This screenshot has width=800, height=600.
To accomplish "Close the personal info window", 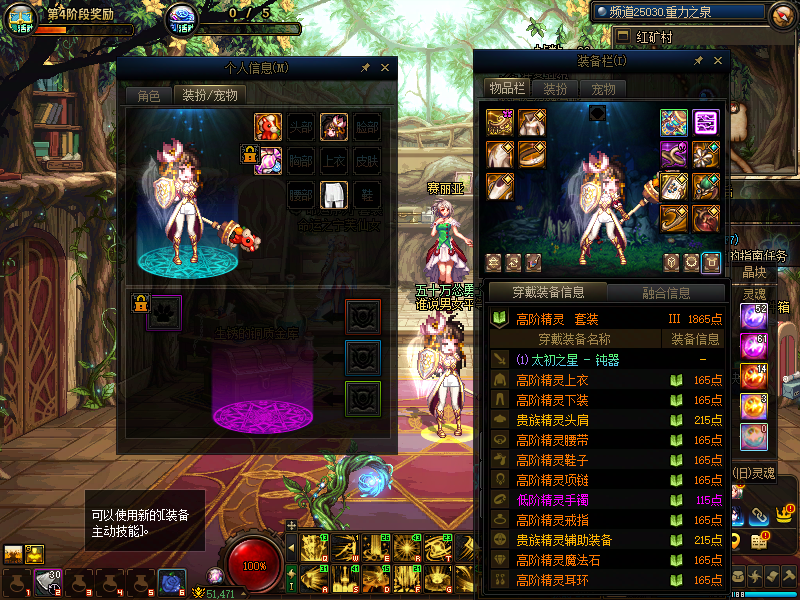I will coord(385,68).
